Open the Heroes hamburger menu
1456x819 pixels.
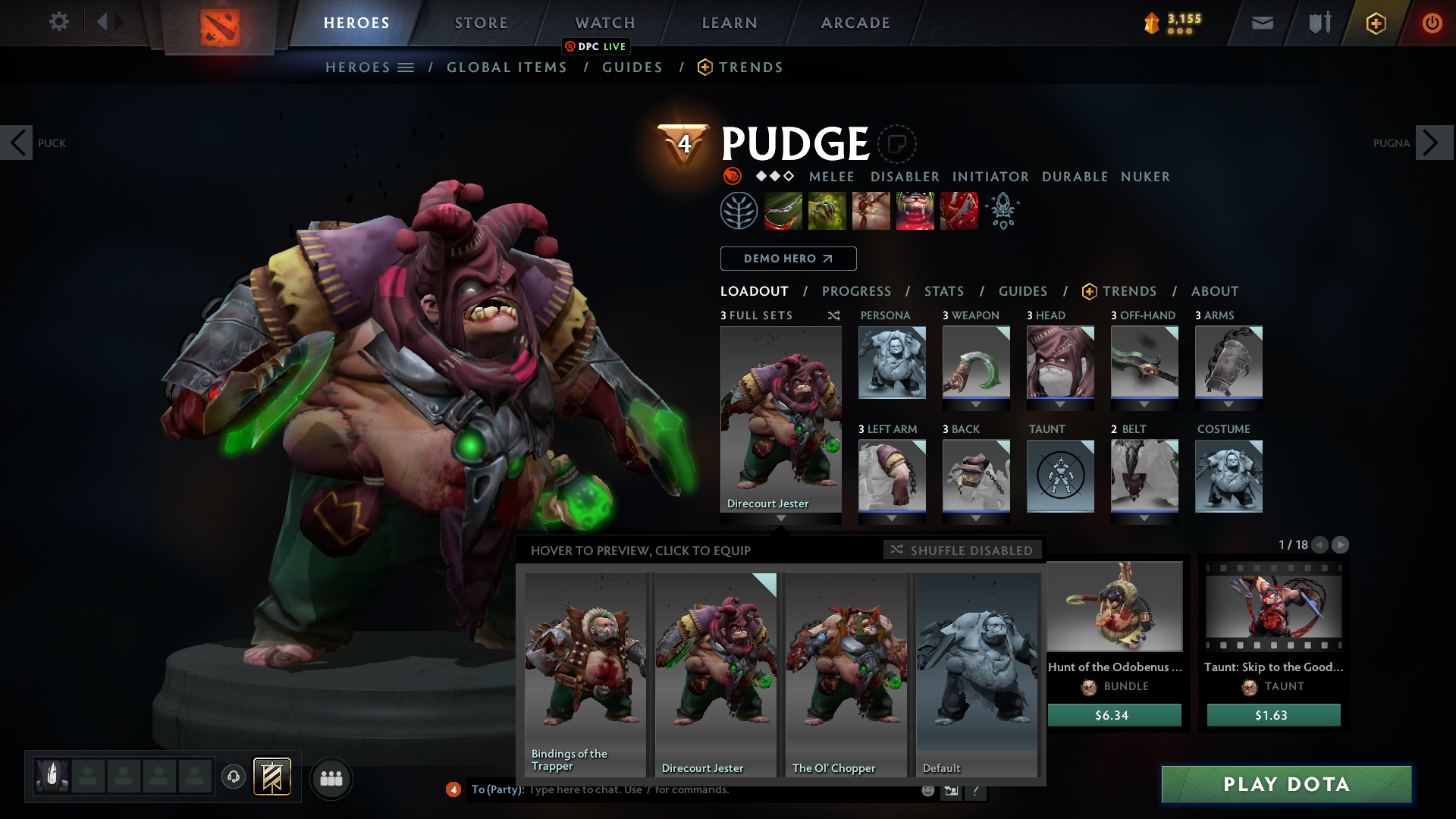click(406, 67)
